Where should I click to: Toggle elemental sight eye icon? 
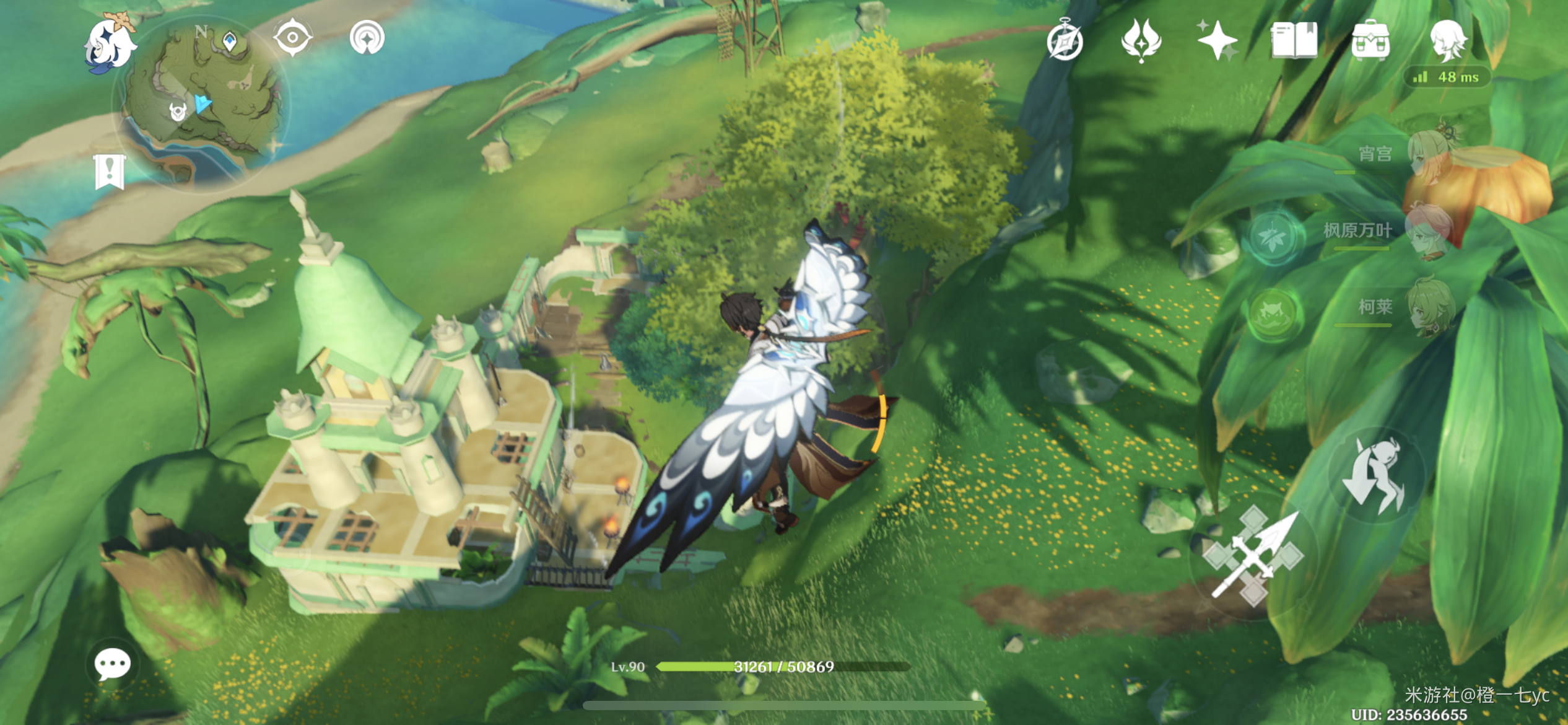coord(292,38)
